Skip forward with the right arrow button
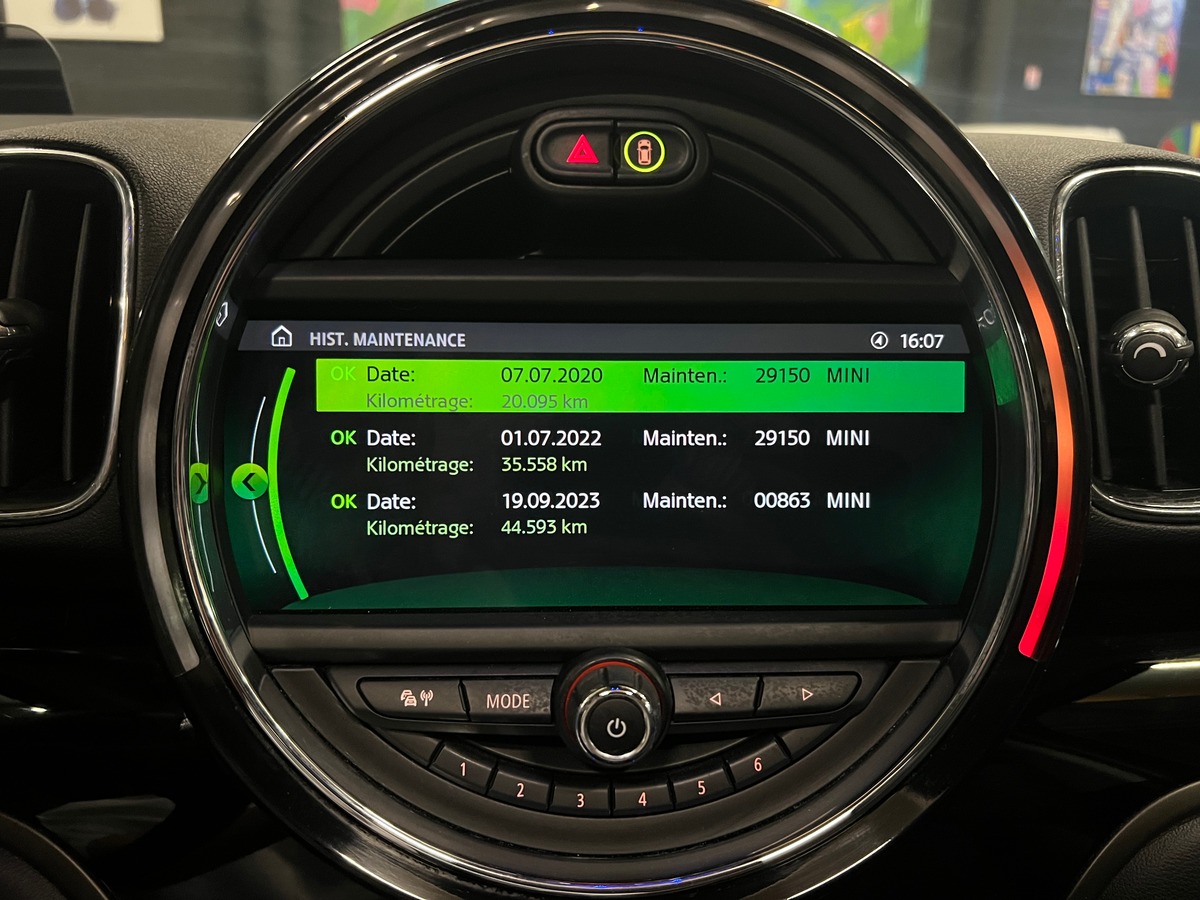1200x900 pixels. pos(807,692)
